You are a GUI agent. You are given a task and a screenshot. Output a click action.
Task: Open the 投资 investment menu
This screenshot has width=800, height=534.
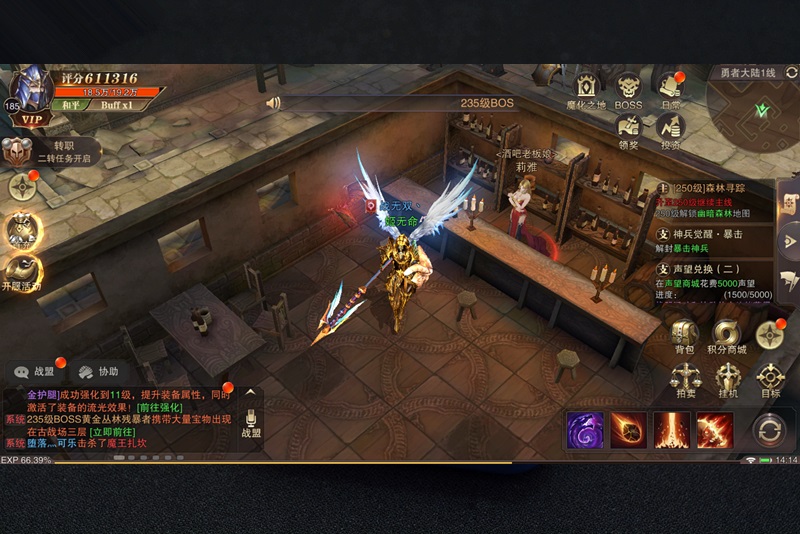click(670, 130)
